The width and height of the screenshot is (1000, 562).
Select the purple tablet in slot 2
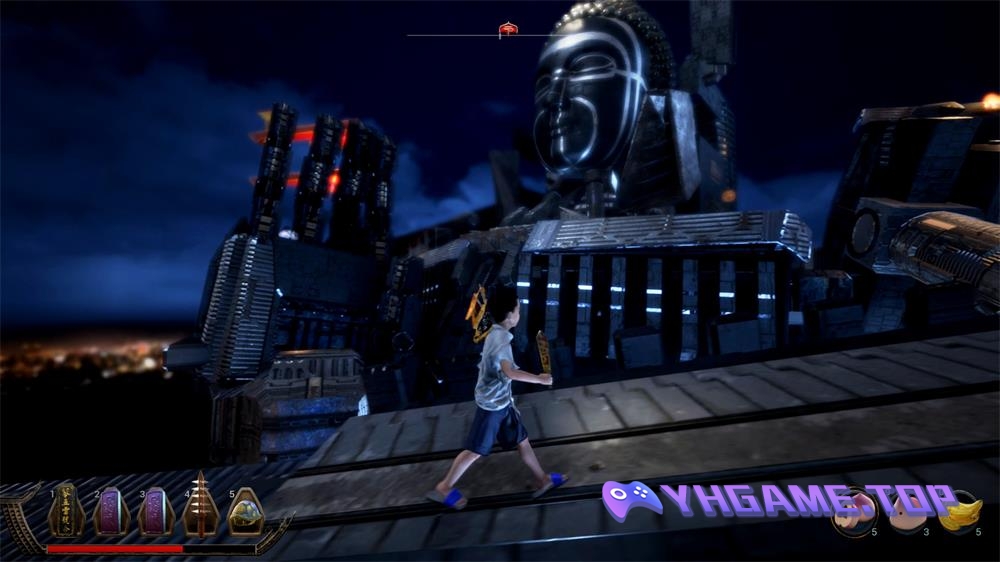[x=111, y=511]
